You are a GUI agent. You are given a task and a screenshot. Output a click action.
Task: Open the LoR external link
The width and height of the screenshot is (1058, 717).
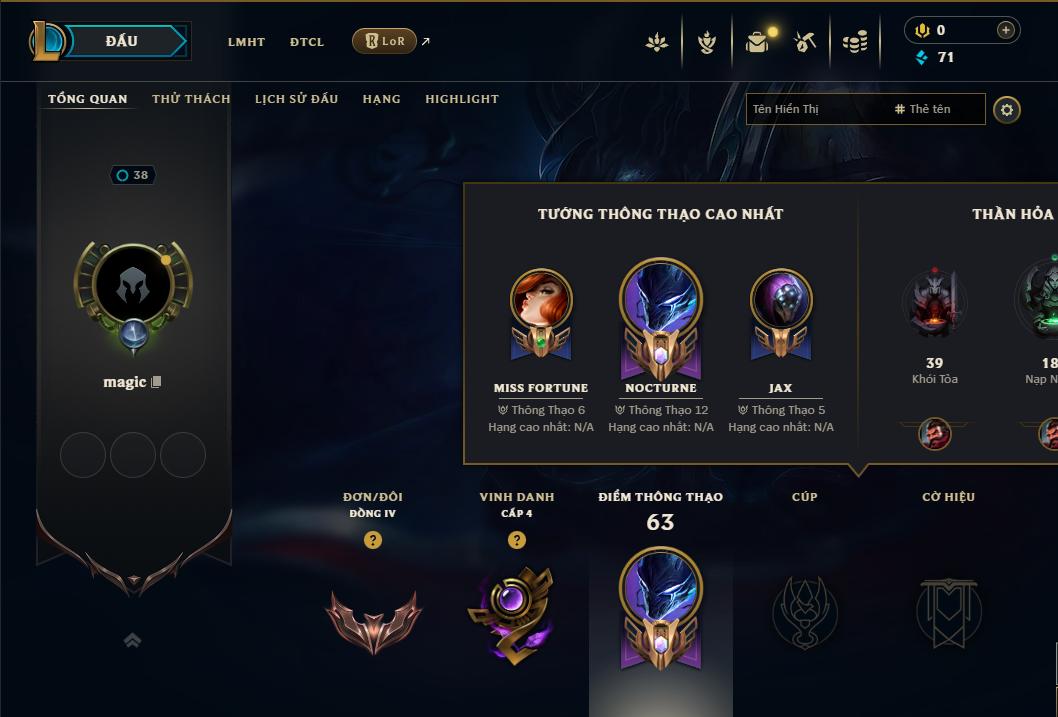point(385,41)
